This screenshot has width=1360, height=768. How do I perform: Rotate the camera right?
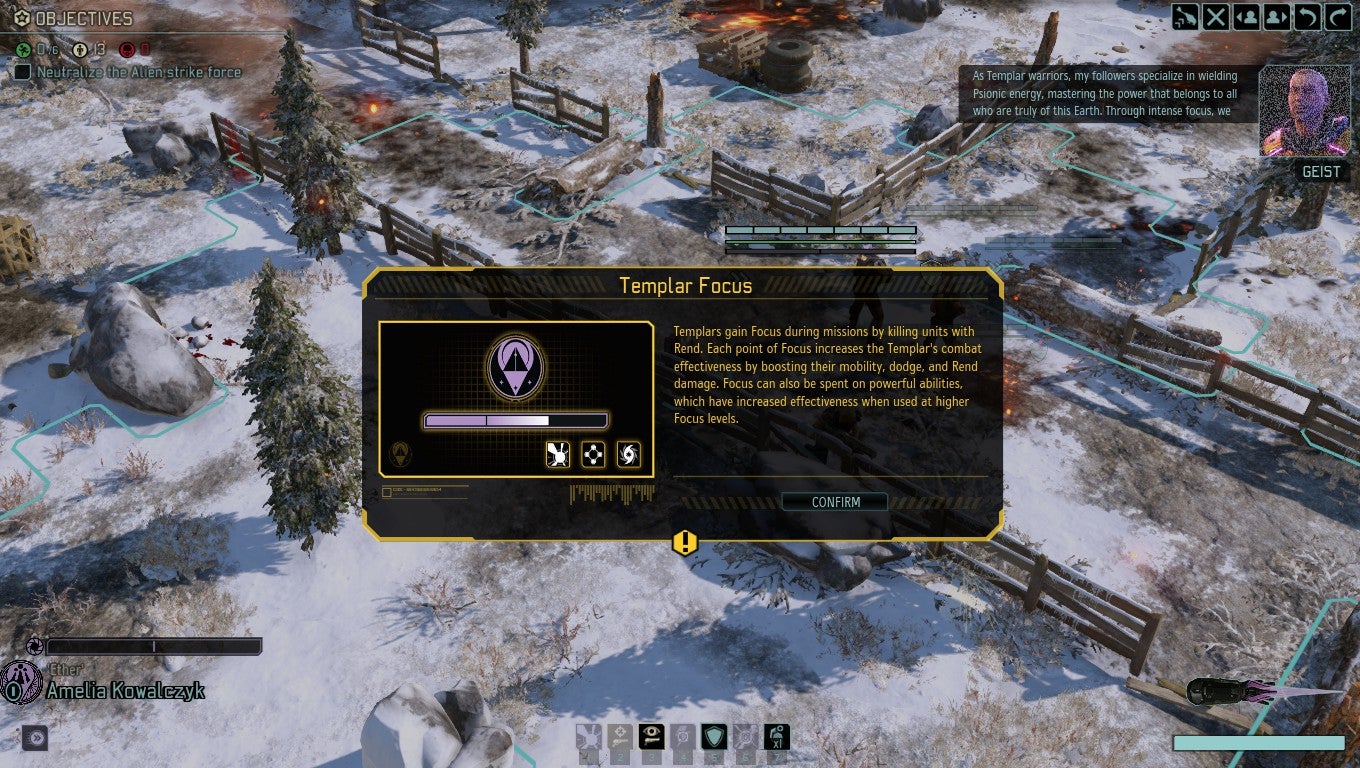click(x=1338, y=17)
